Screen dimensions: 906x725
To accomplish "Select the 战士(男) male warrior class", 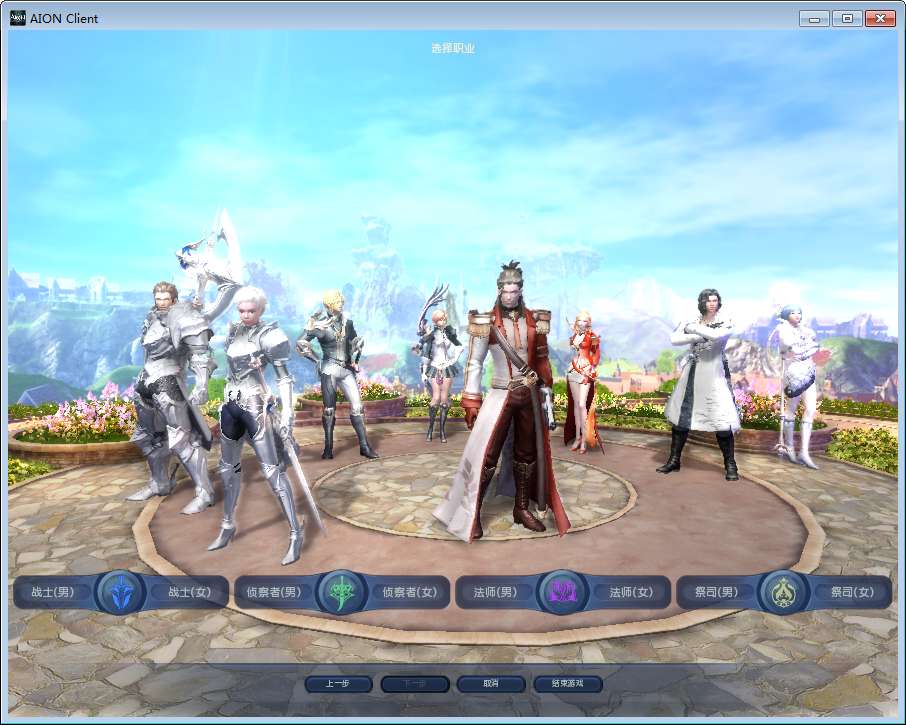I will point(53,592).
